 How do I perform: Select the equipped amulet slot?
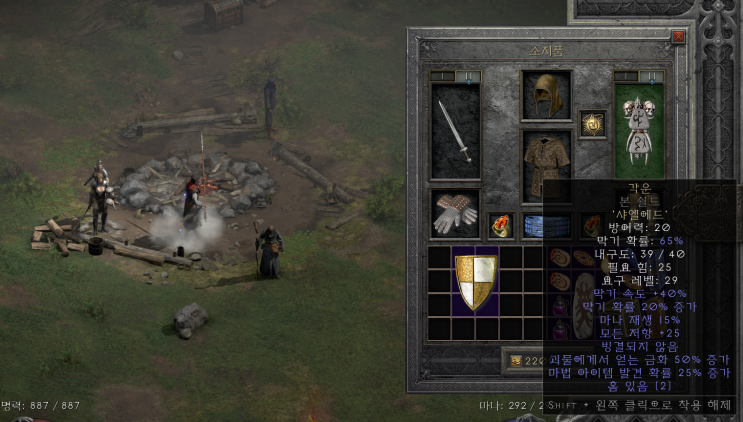click(x=593, y=124)
